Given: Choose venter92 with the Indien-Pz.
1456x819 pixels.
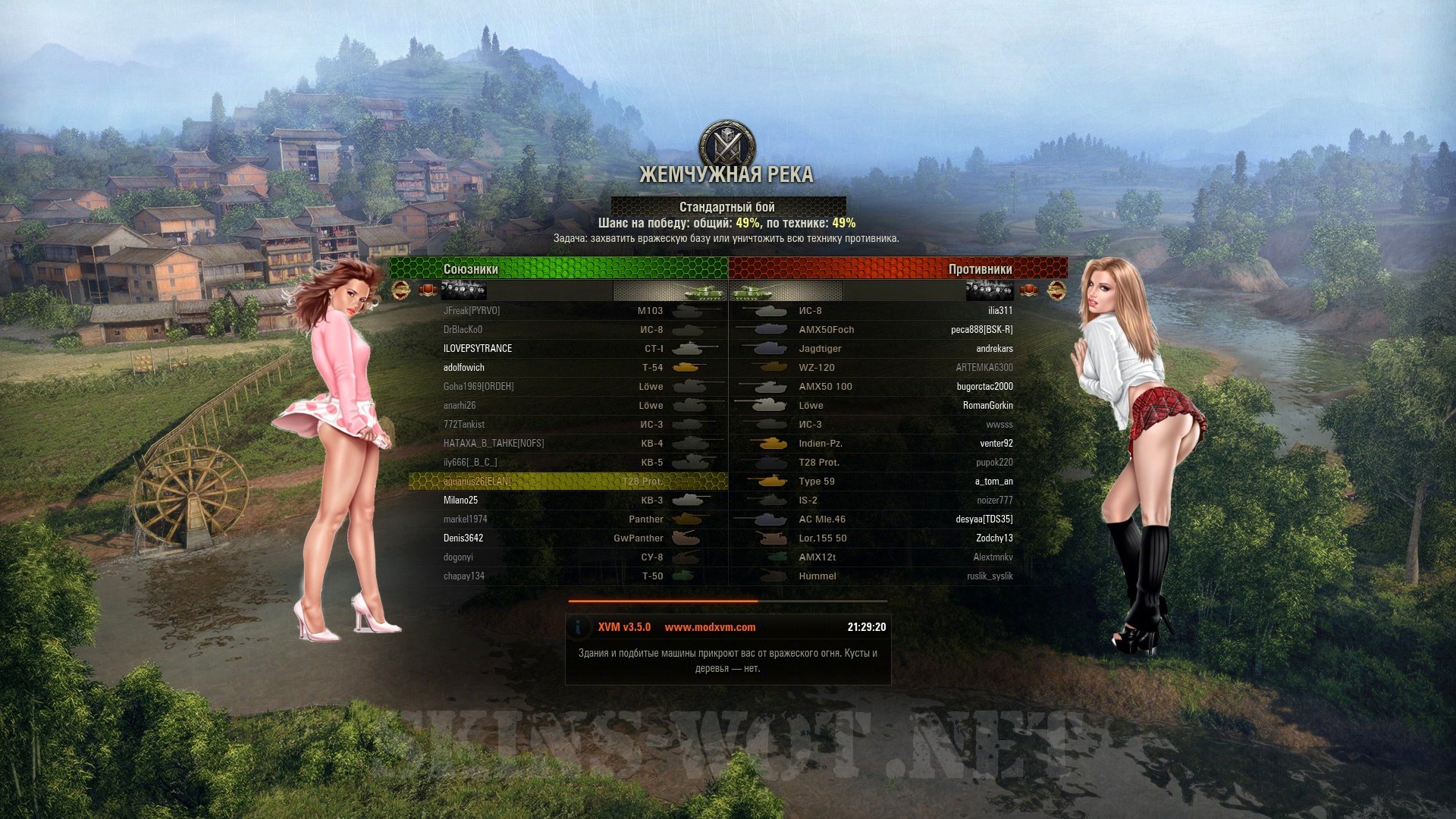Looking at the screenshot, I should 996,443.
